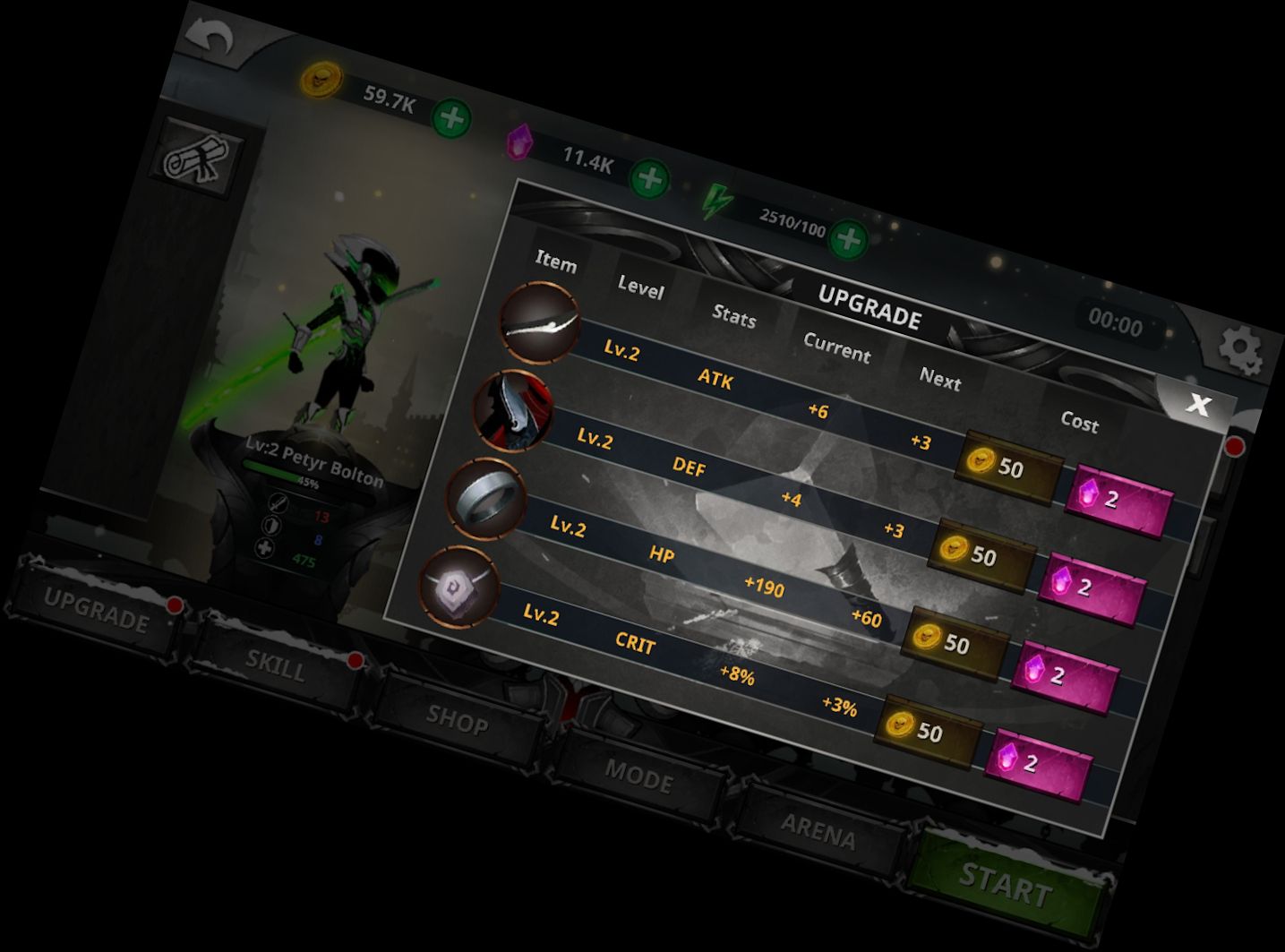Viewport: 1285px width, 952px height.
Task: Add more purple gems with the plus button
Action: point(649,180)
